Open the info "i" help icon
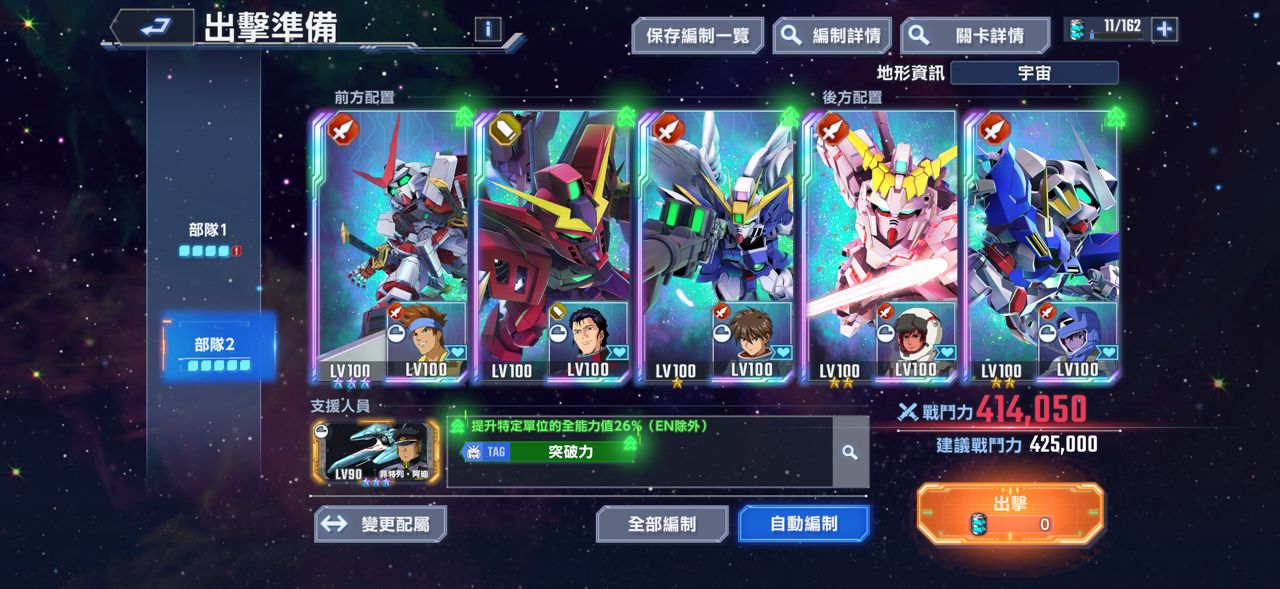Viewport: 1280px width, 589px height. click(488, 29)
